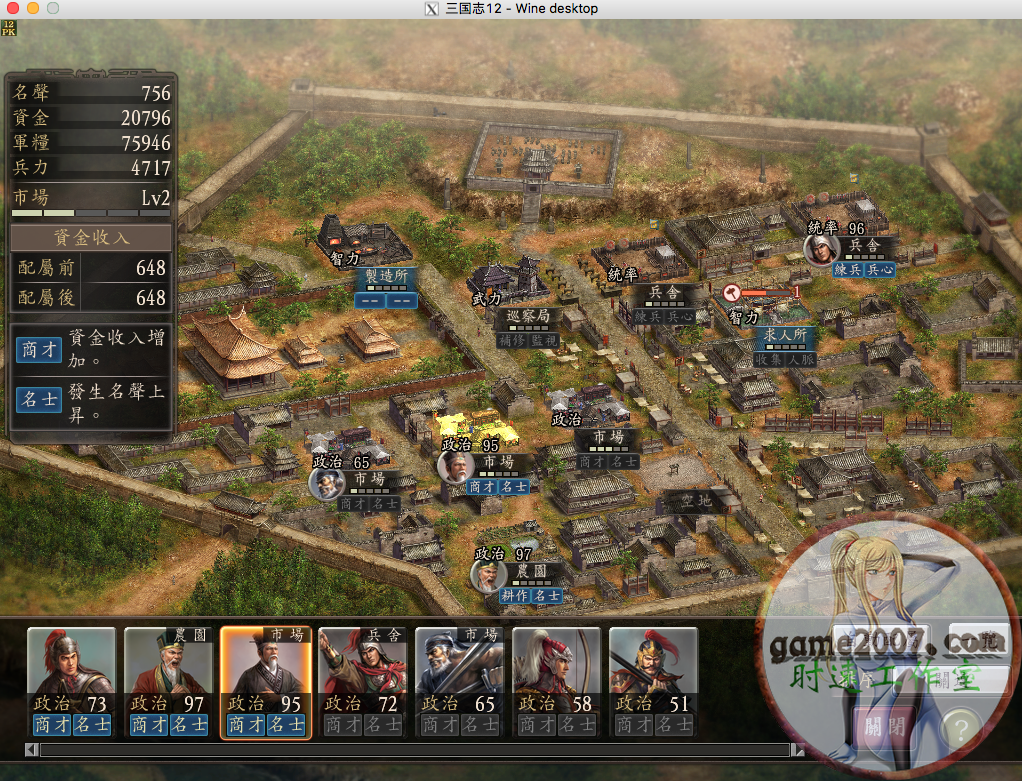Select the 農園 officer with 政治 97

[168, 682]
